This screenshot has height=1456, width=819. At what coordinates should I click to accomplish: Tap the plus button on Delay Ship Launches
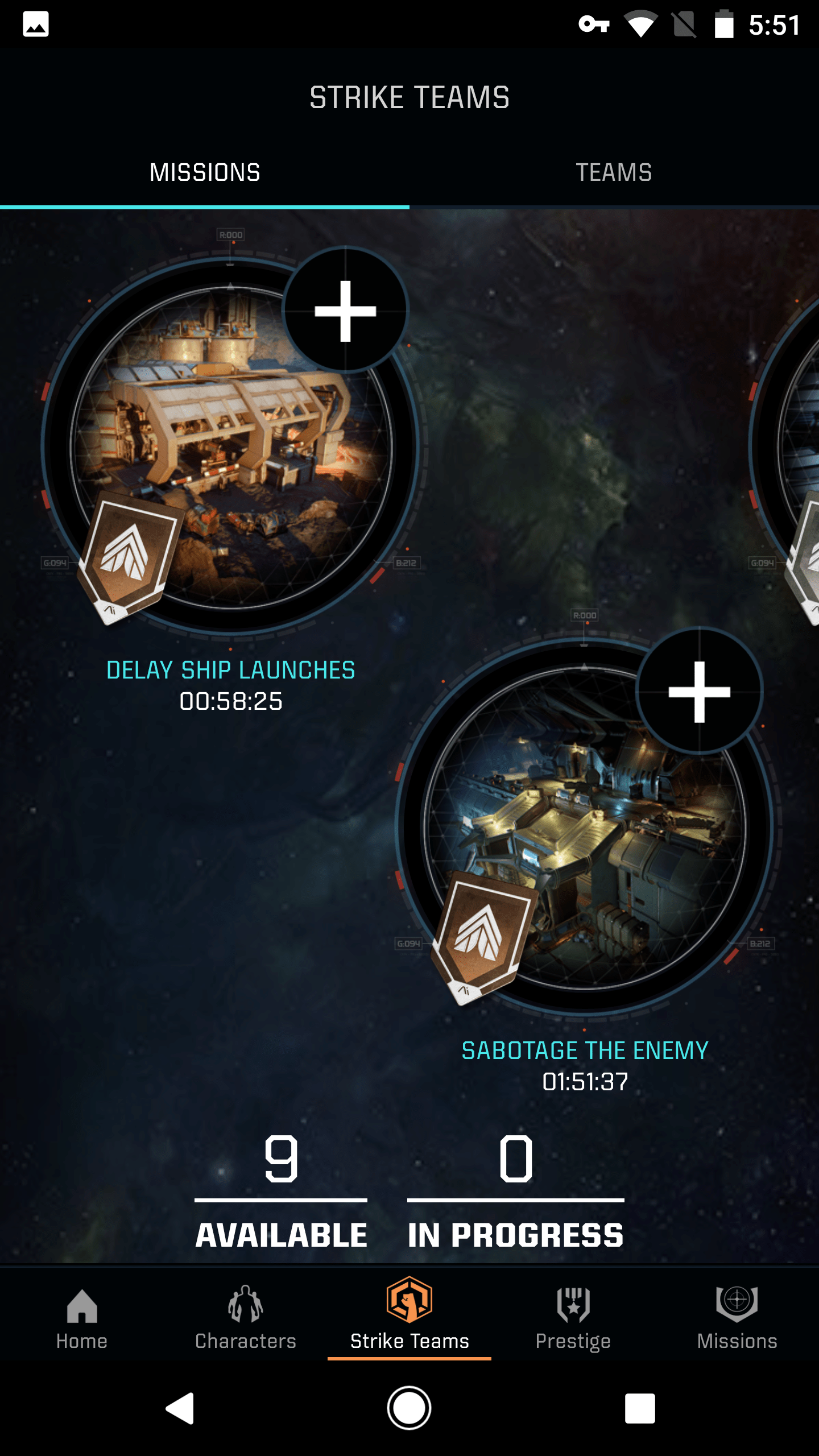[345, 311]
